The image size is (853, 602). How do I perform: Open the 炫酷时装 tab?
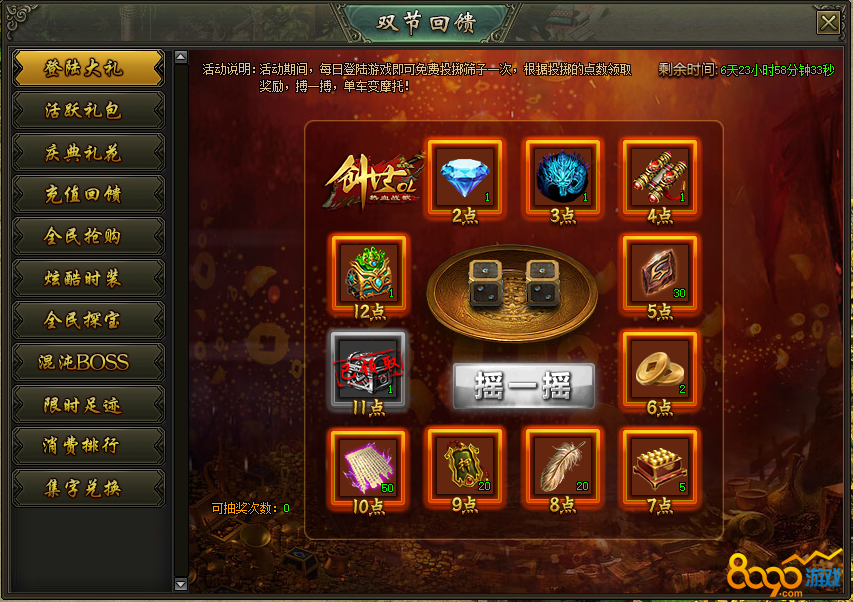[x=88, y=278]
